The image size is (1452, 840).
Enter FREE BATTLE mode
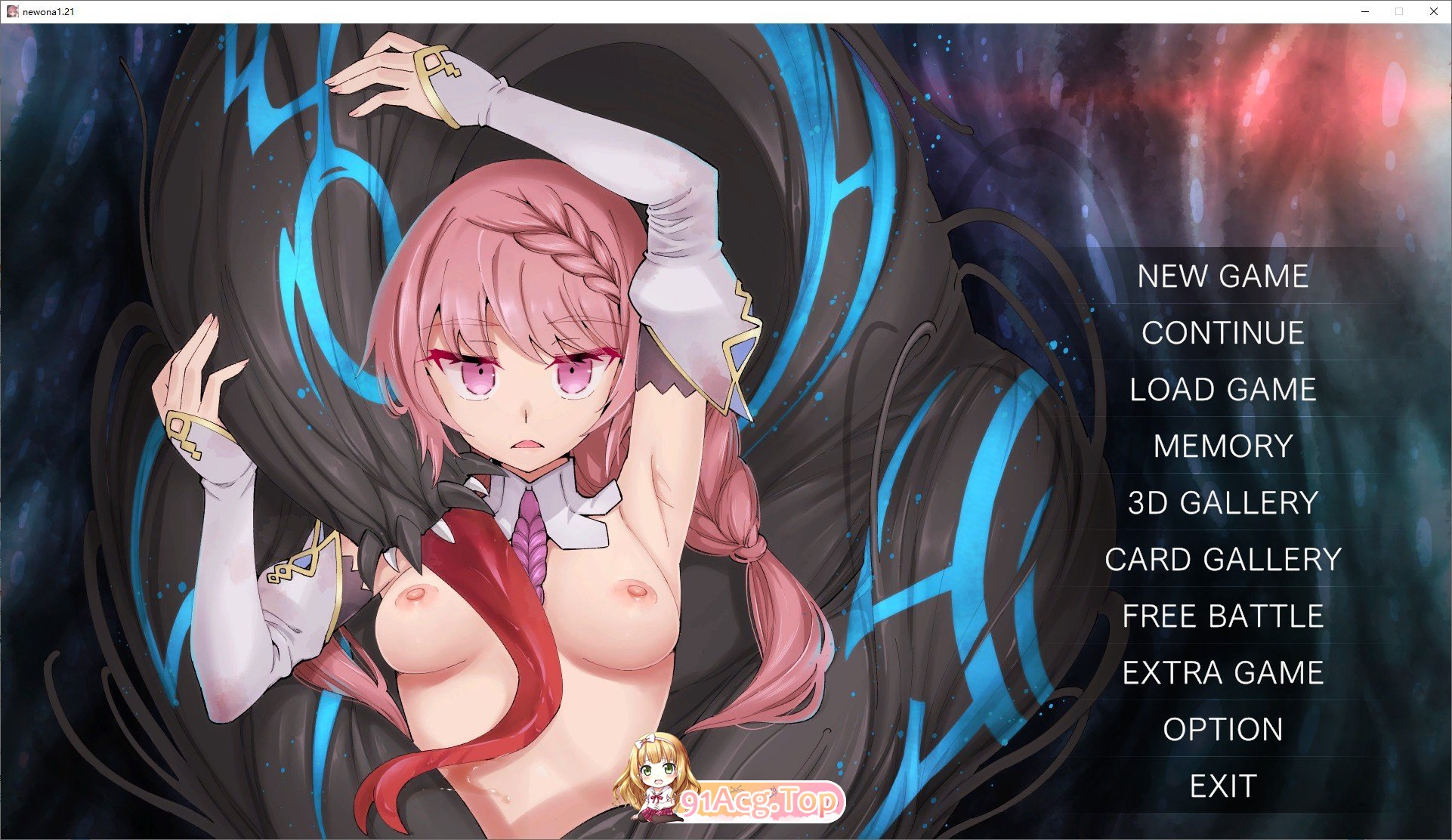pyautogui.click(x=1223, y=616)
